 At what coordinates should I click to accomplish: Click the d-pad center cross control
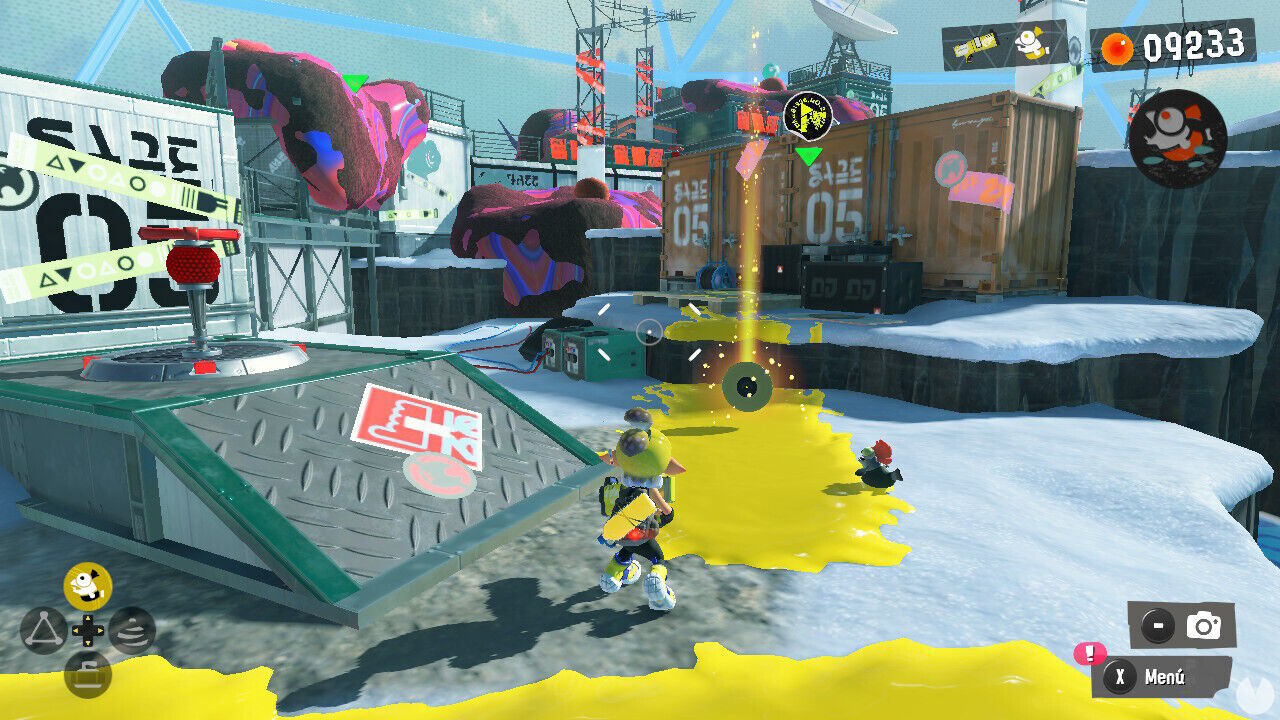point(90,630)
